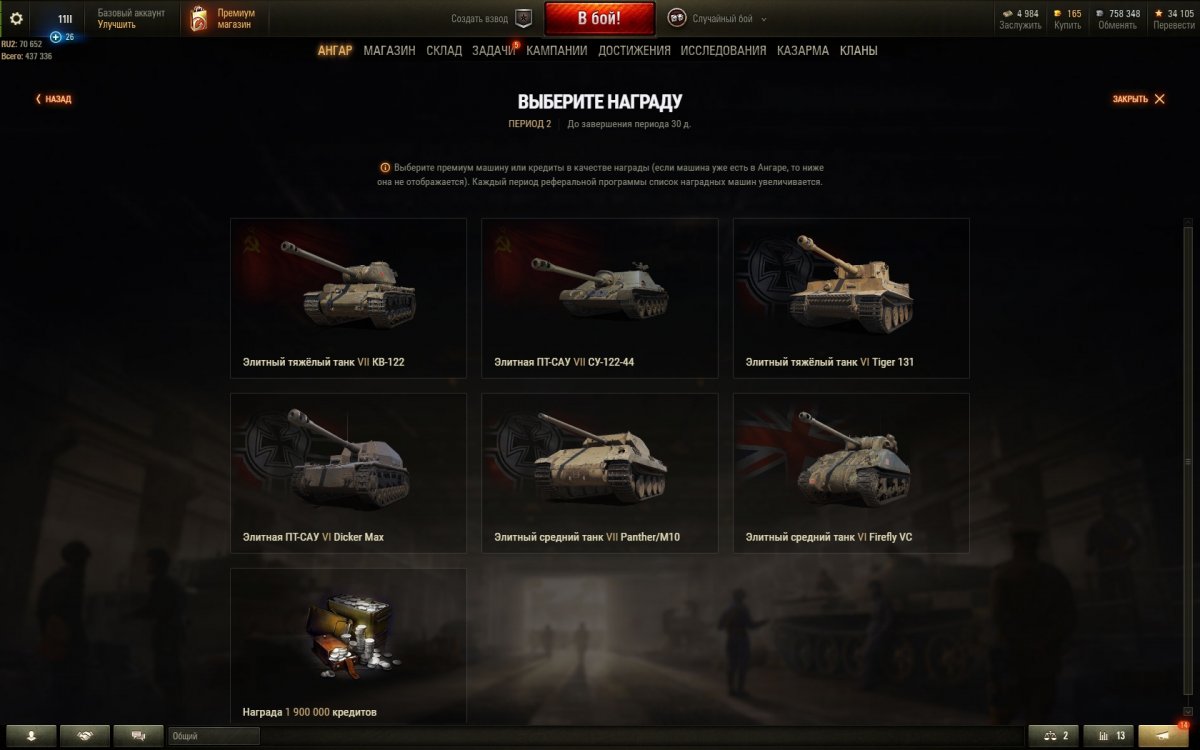Select the Panther/M10 medium tank reward

[599, 472]
